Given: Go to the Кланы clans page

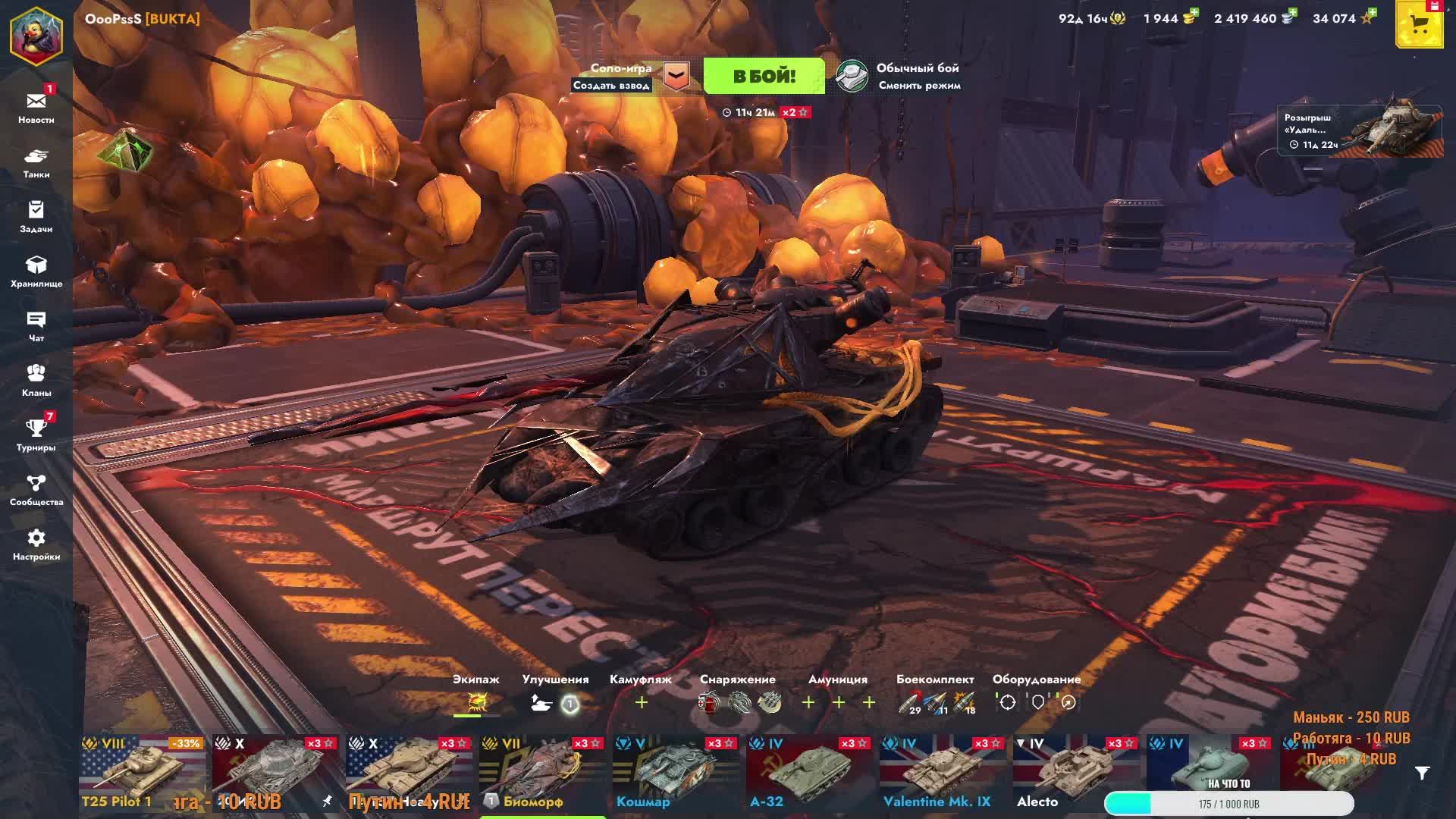Looking at the screenshot, I should point(36,381).
